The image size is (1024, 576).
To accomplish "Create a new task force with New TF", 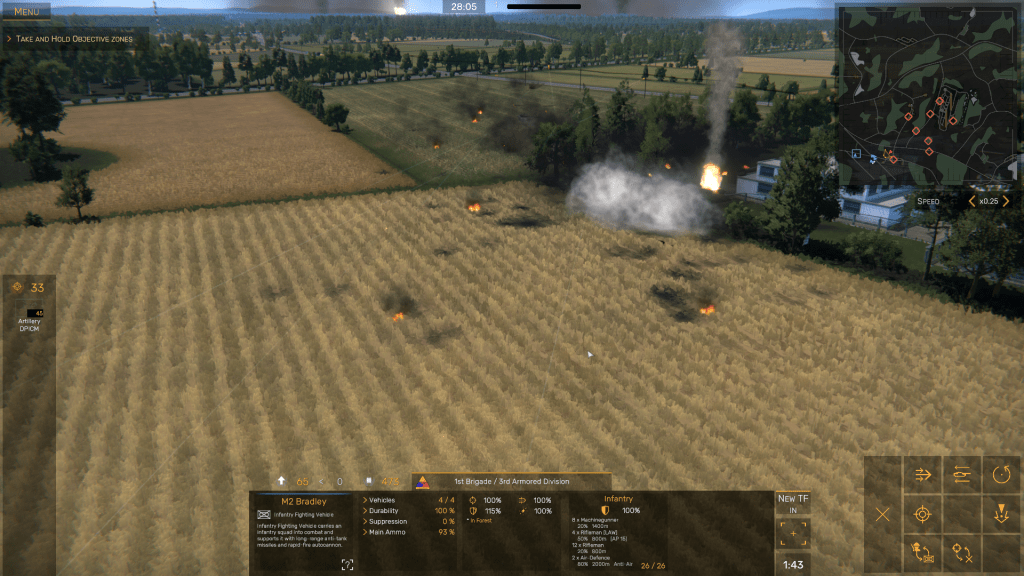I will pos(793,503).
